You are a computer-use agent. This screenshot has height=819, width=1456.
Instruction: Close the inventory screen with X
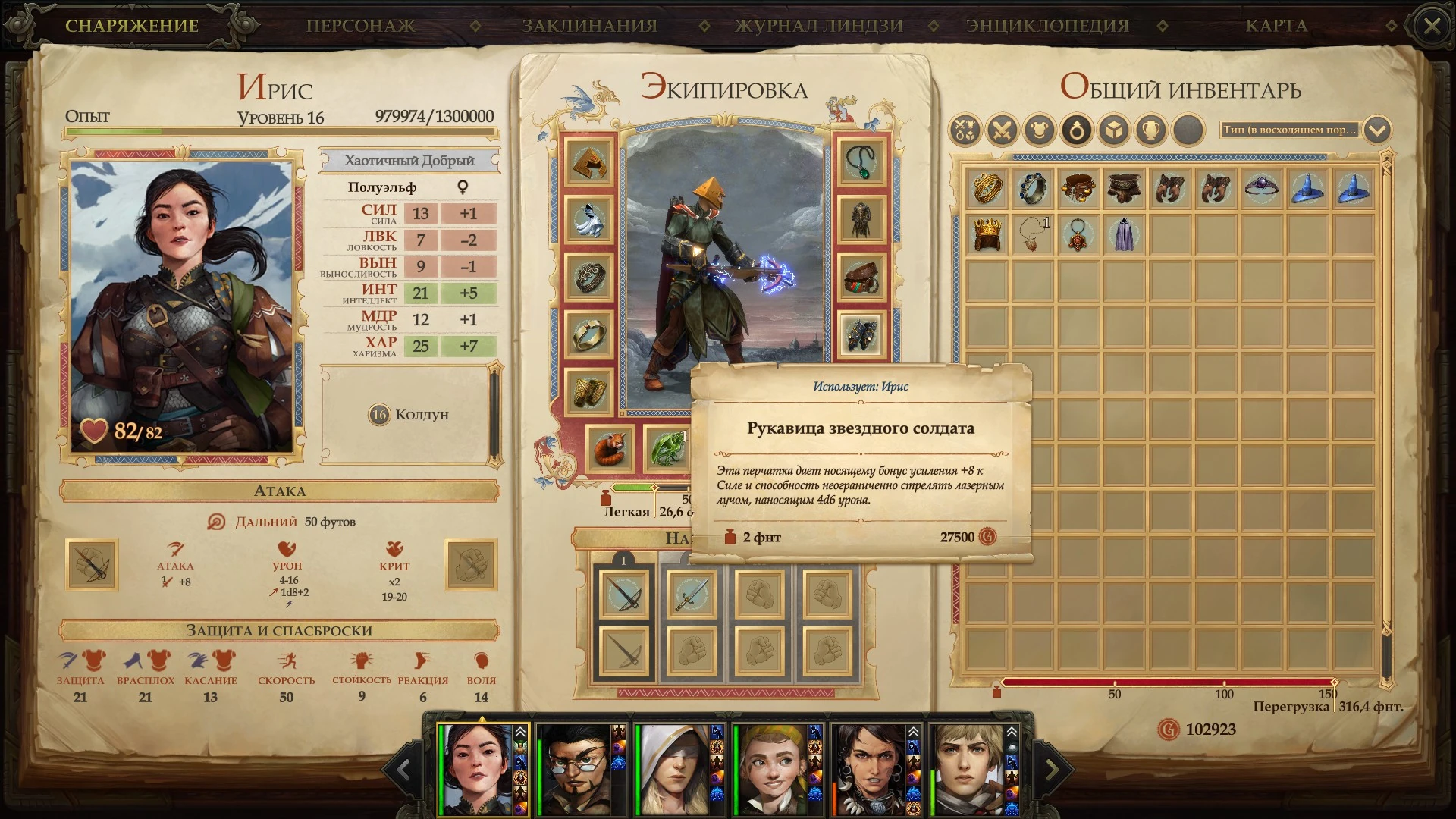(1432, 27)
